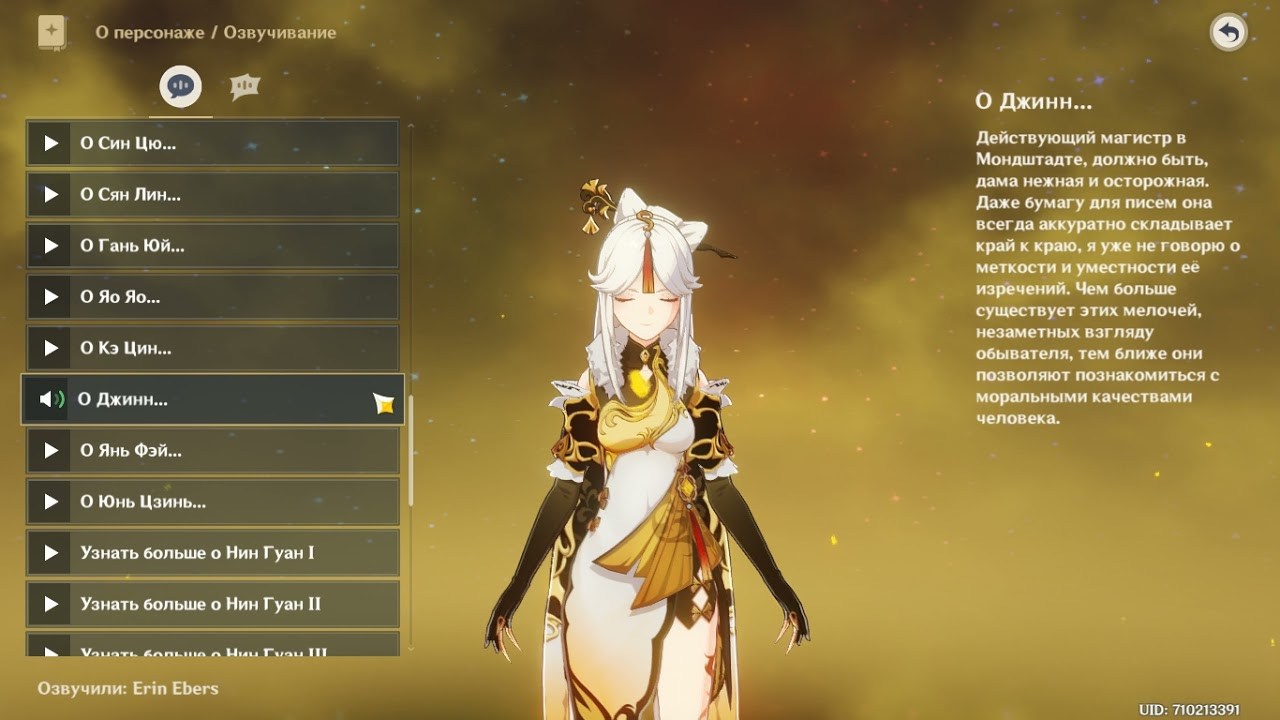Switch to the speech bubble voice-over tab
1280x720 pixels.
point(181,87)
